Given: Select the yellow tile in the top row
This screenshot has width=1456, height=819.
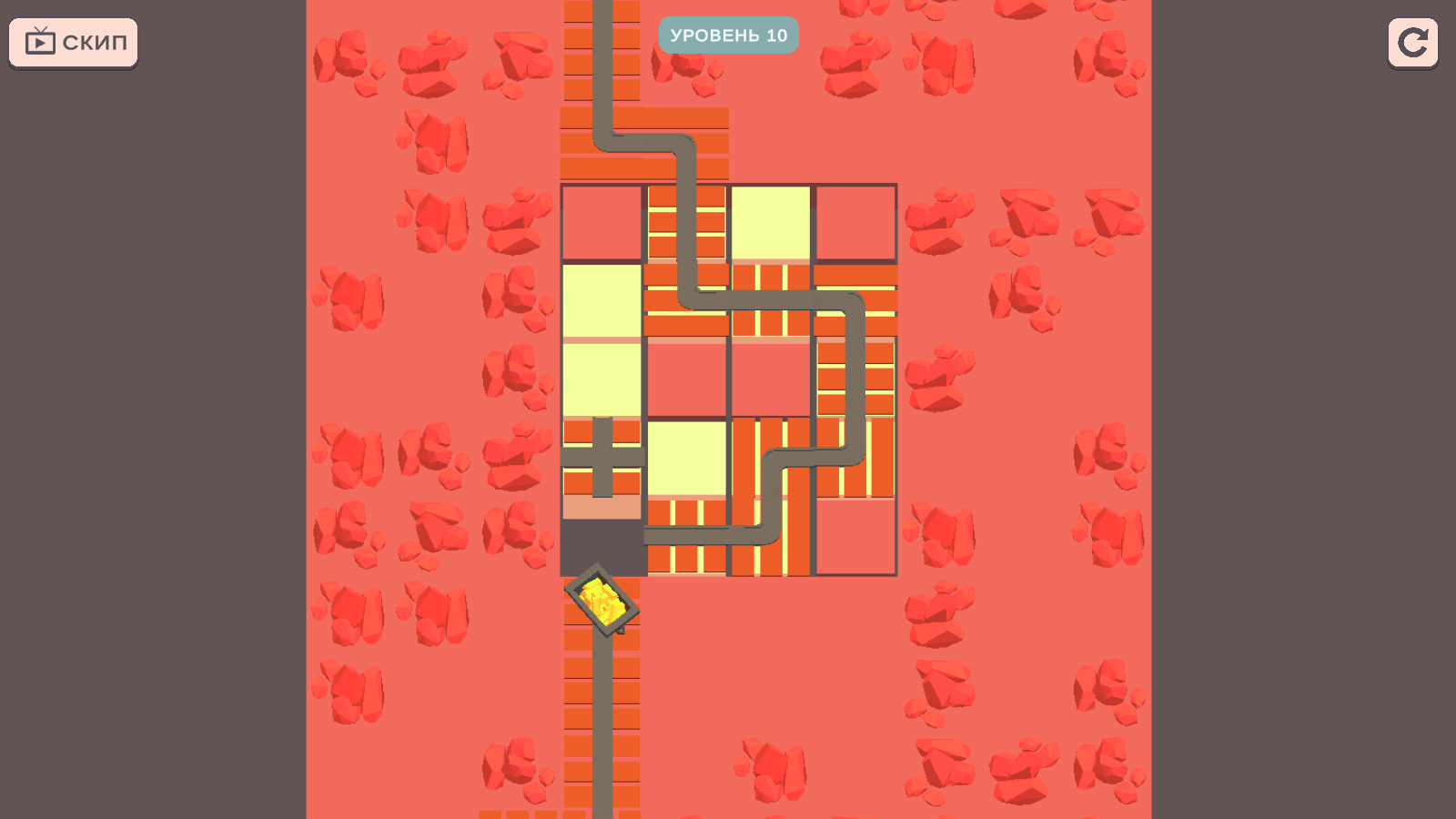Looking at the screenshot, I should (773, 223).
